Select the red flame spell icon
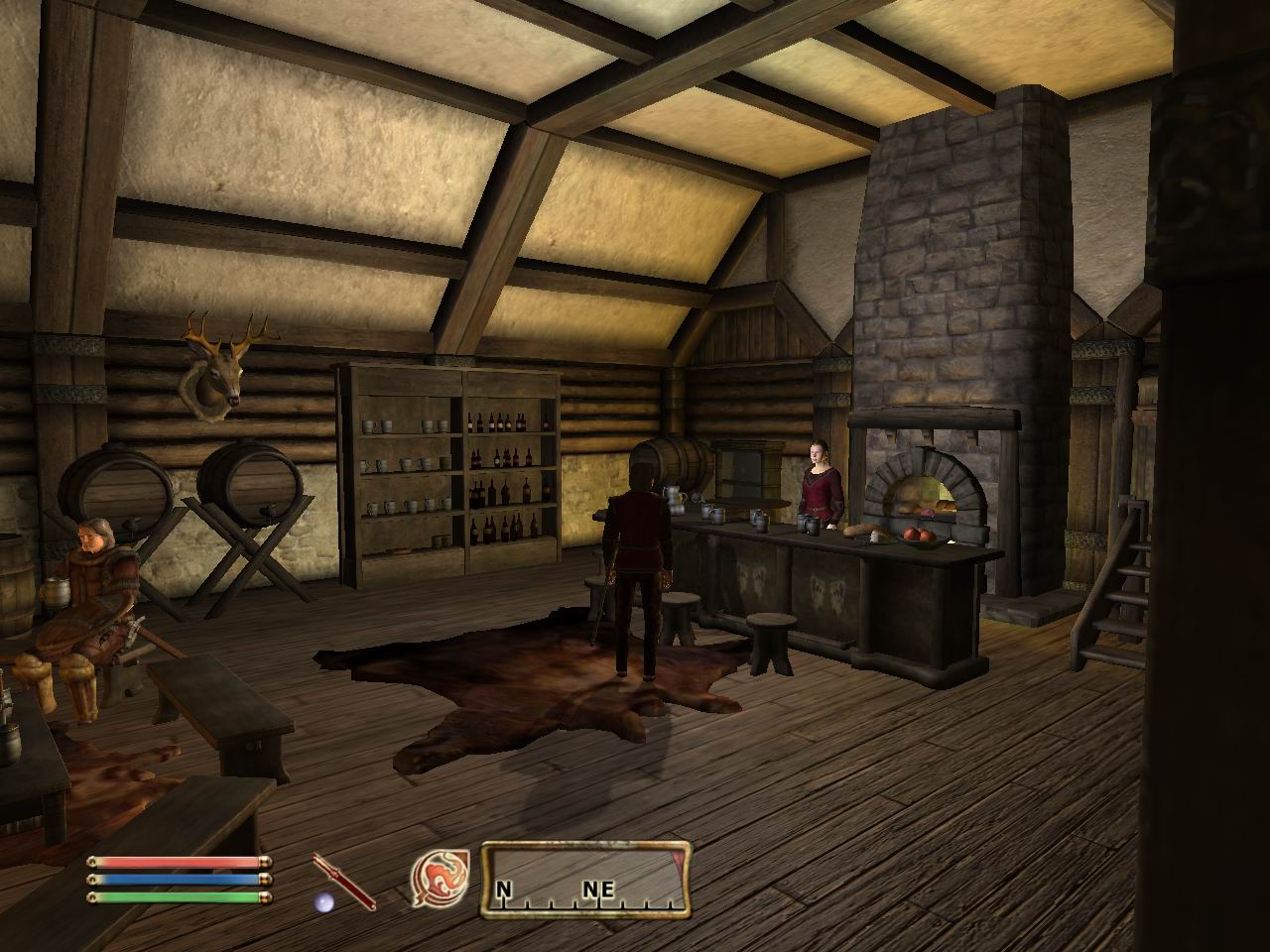1270x952 pixels. [435, 878]
